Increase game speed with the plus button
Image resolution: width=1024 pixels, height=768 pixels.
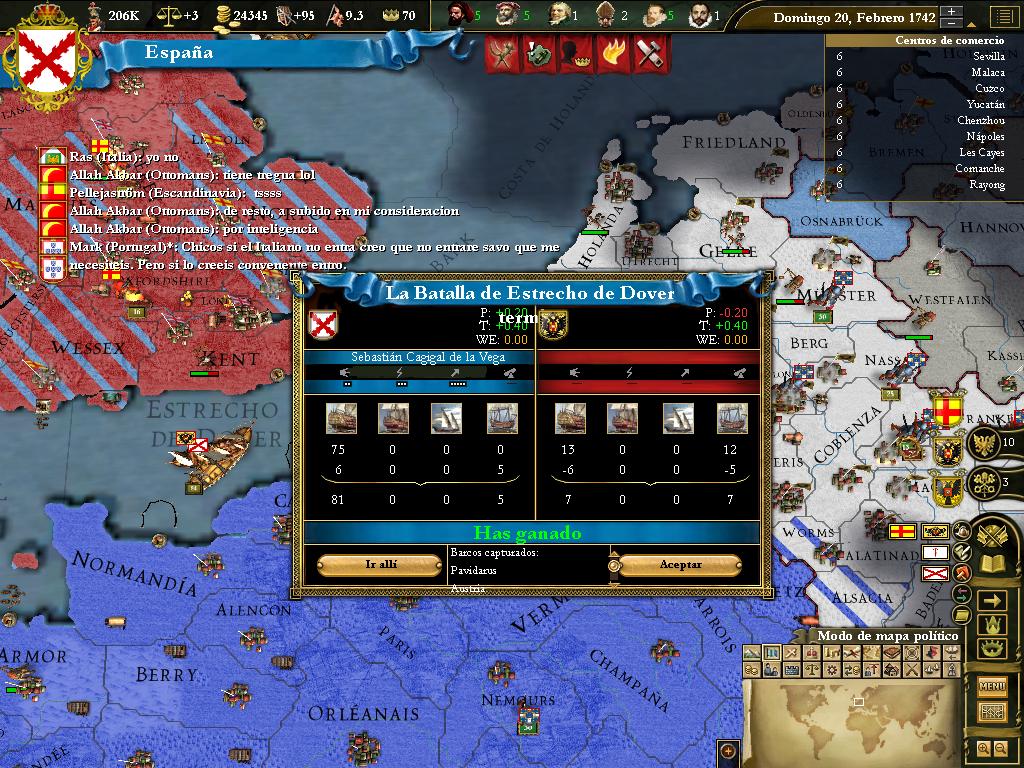(x=952, y=11)
